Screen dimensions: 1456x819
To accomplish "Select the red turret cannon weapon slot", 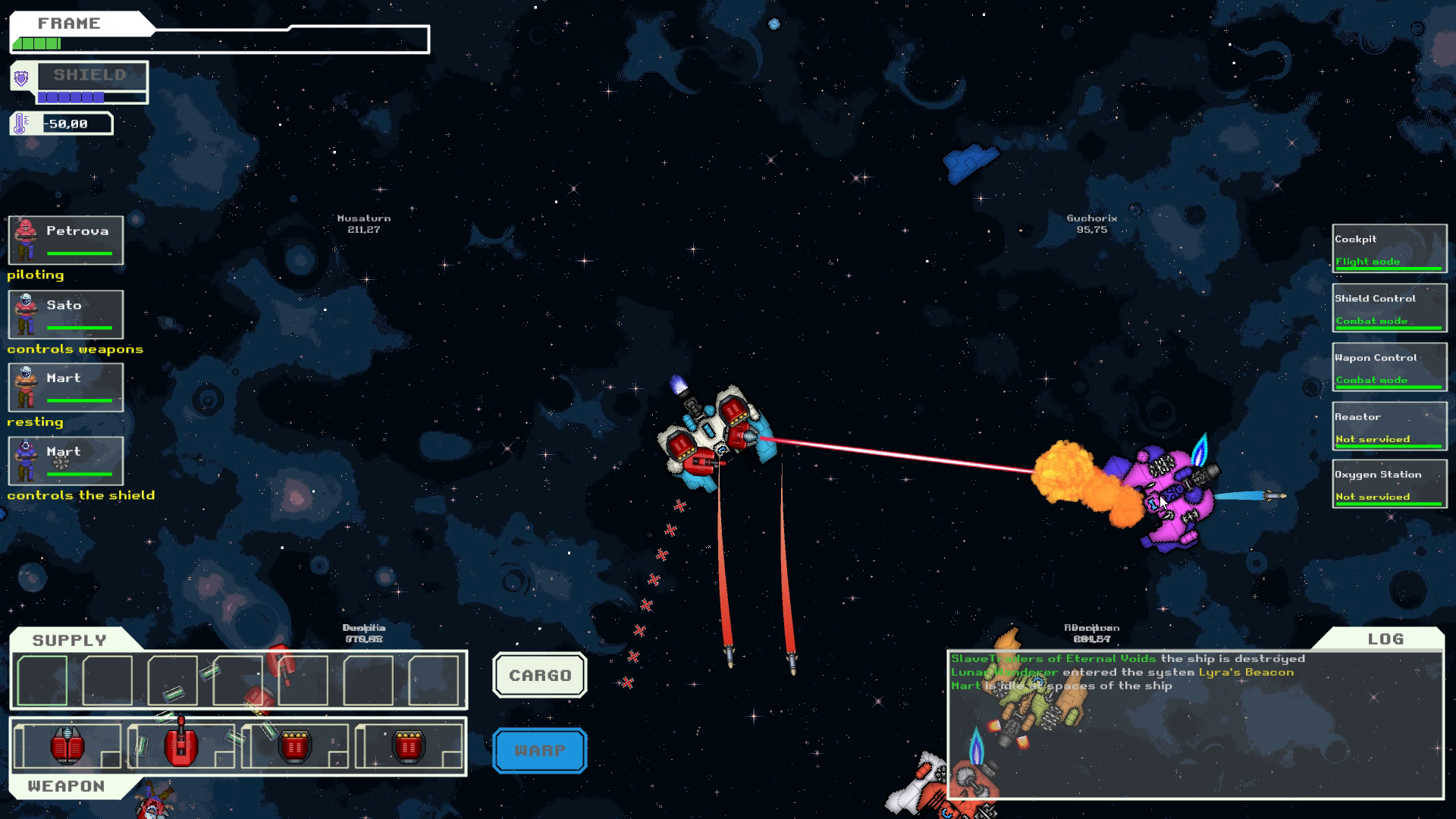I will [x=180, y=746].
